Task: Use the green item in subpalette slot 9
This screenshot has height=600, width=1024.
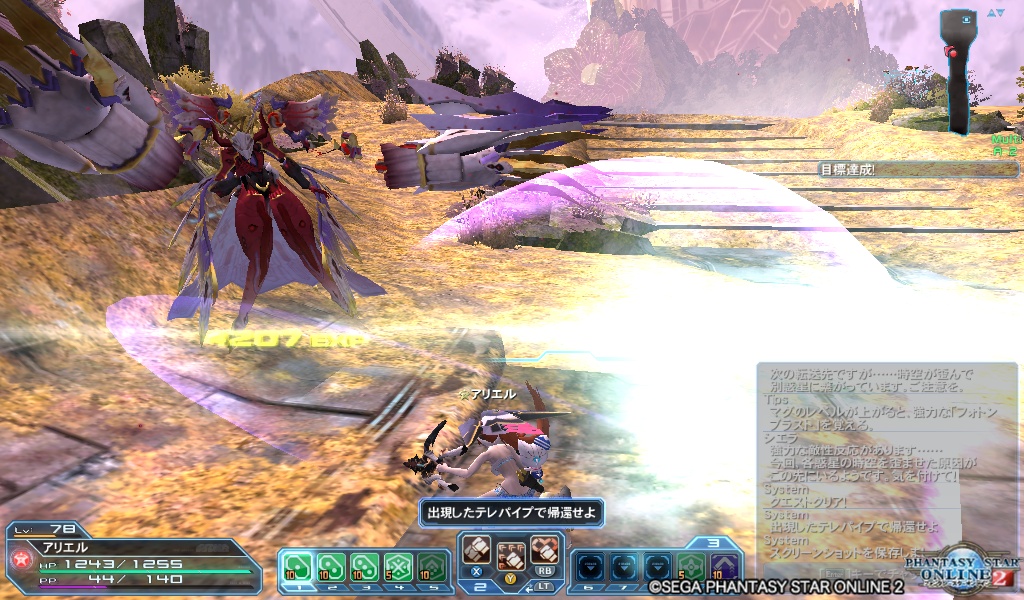Action: coord(690,567)
